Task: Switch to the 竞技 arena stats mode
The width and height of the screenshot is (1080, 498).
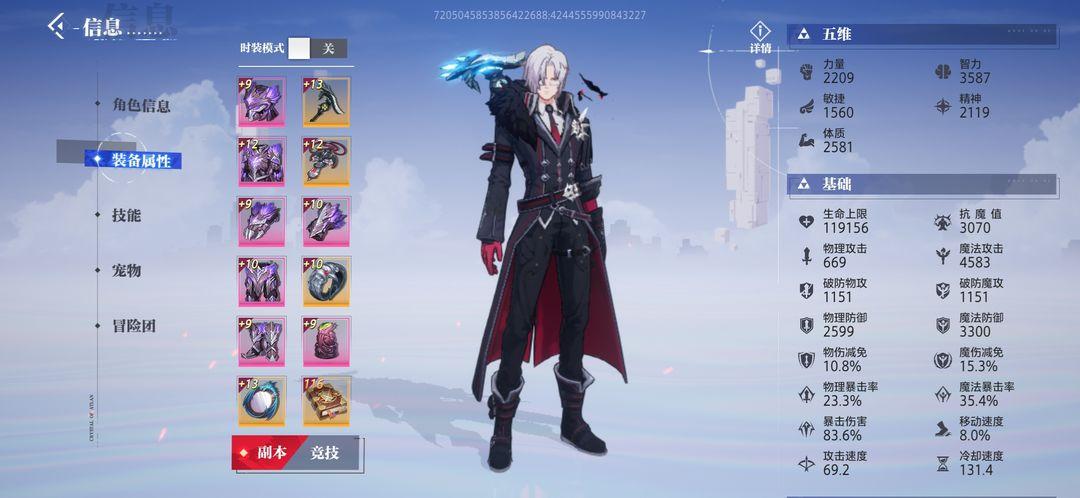Action: pyautogui.click(x=324, y=453)
